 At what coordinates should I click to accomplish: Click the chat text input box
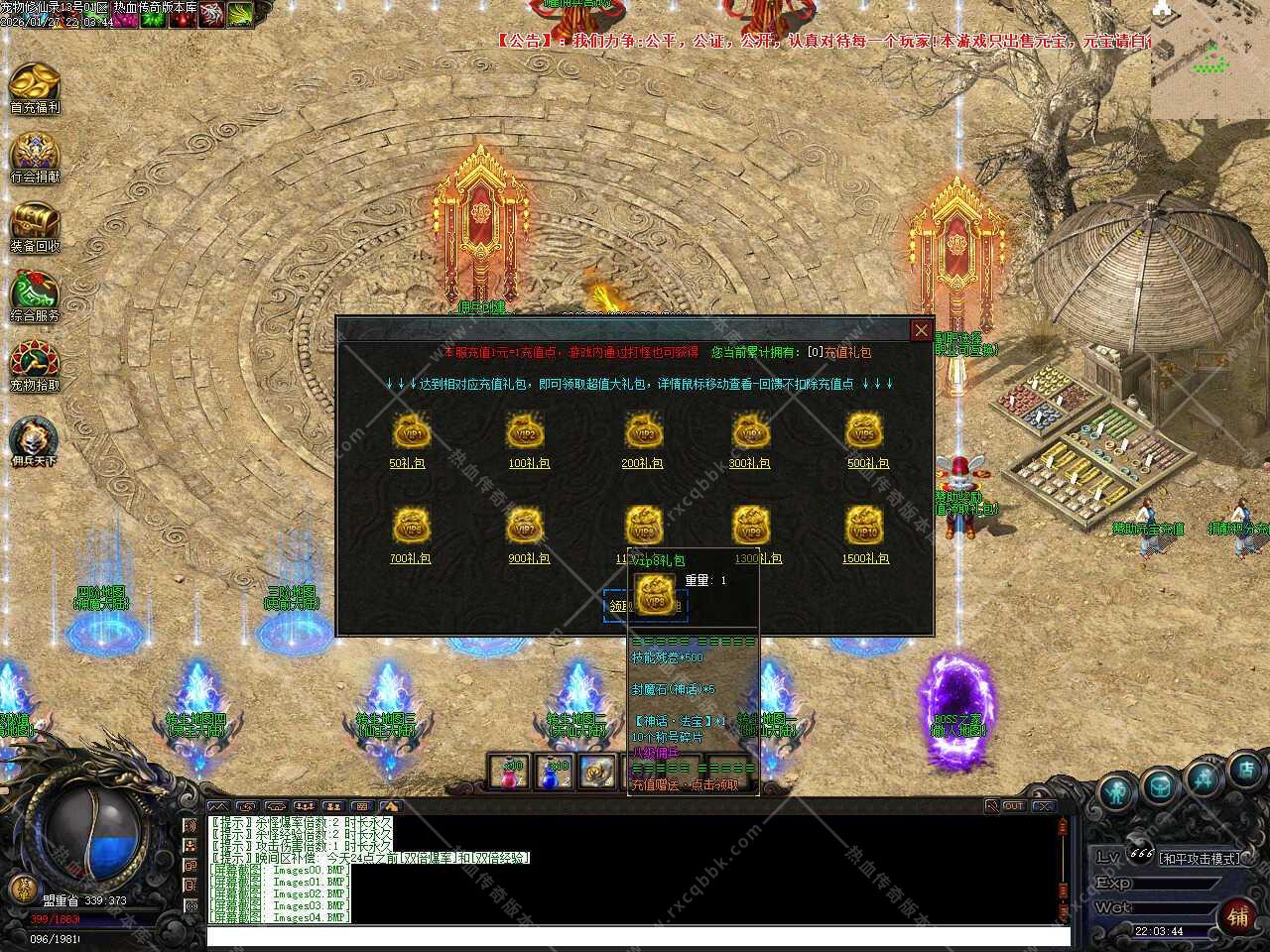click(635, 935)
